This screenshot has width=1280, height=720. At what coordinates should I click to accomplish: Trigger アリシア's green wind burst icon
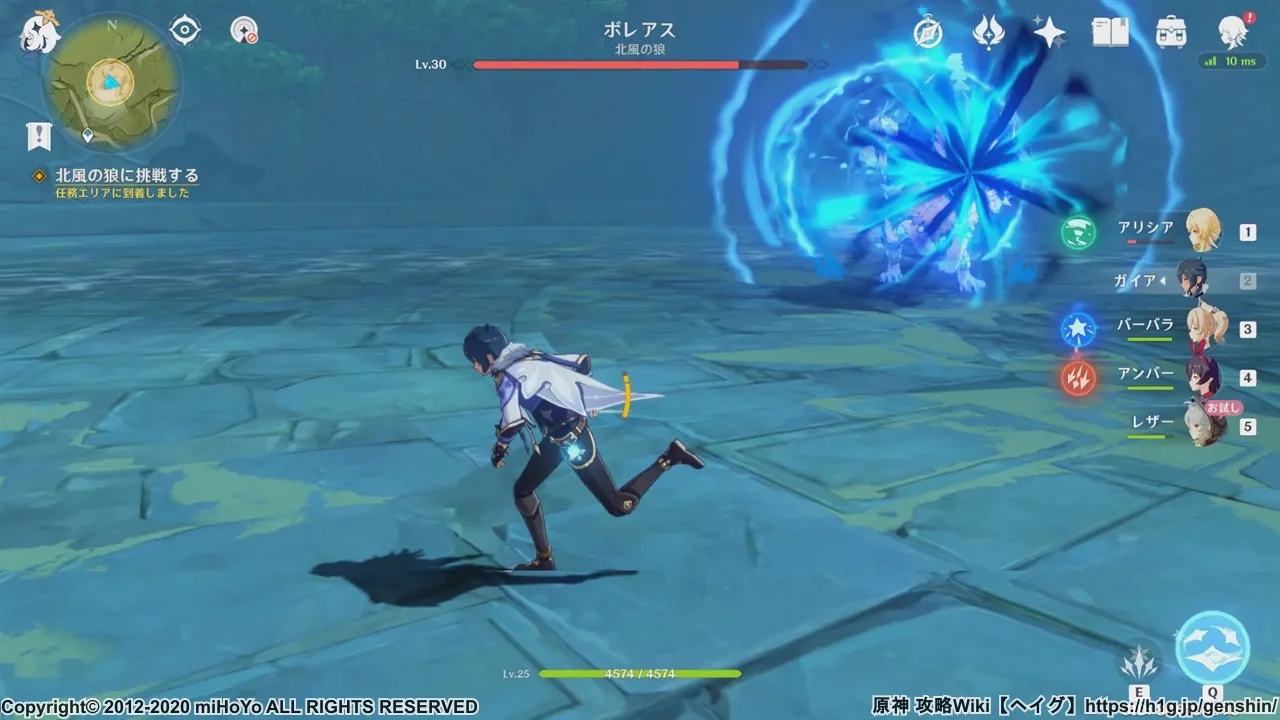tap(1078, 231)
